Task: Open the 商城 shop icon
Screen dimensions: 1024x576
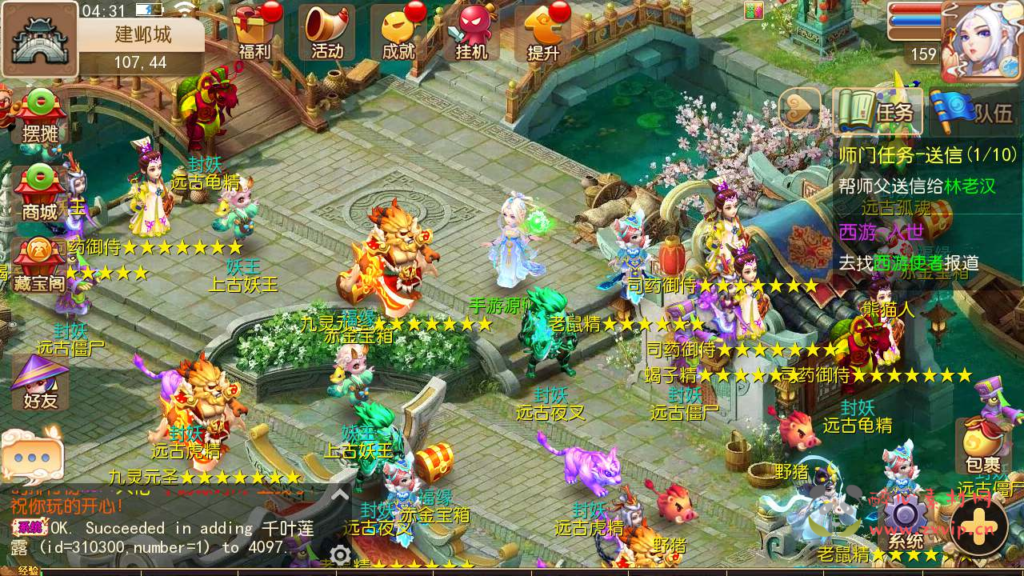Action: click(40, 191)
